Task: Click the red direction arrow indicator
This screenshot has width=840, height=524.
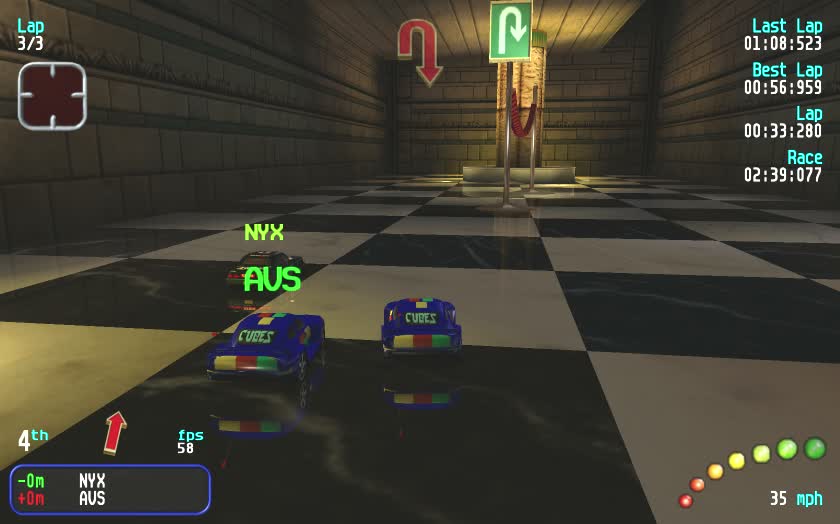Action: pos(116,431)
